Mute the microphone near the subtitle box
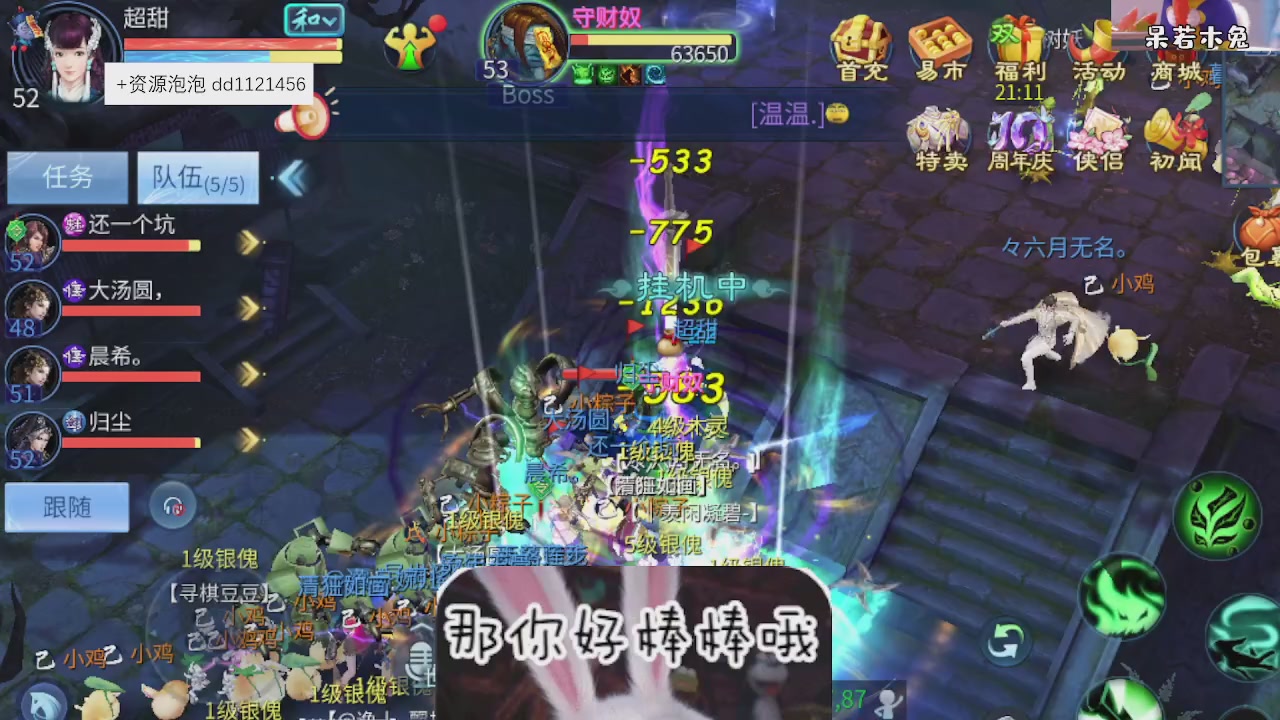This screenshot has height=720, width=1280. coord(421,660)
